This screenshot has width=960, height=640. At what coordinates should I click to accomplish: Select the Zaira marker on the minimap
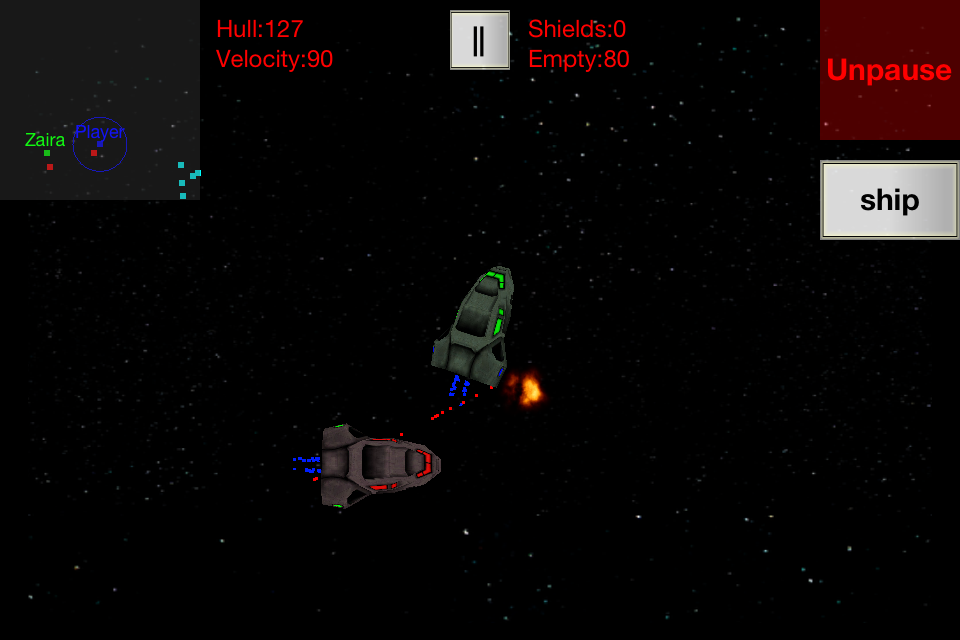(46, 152)
